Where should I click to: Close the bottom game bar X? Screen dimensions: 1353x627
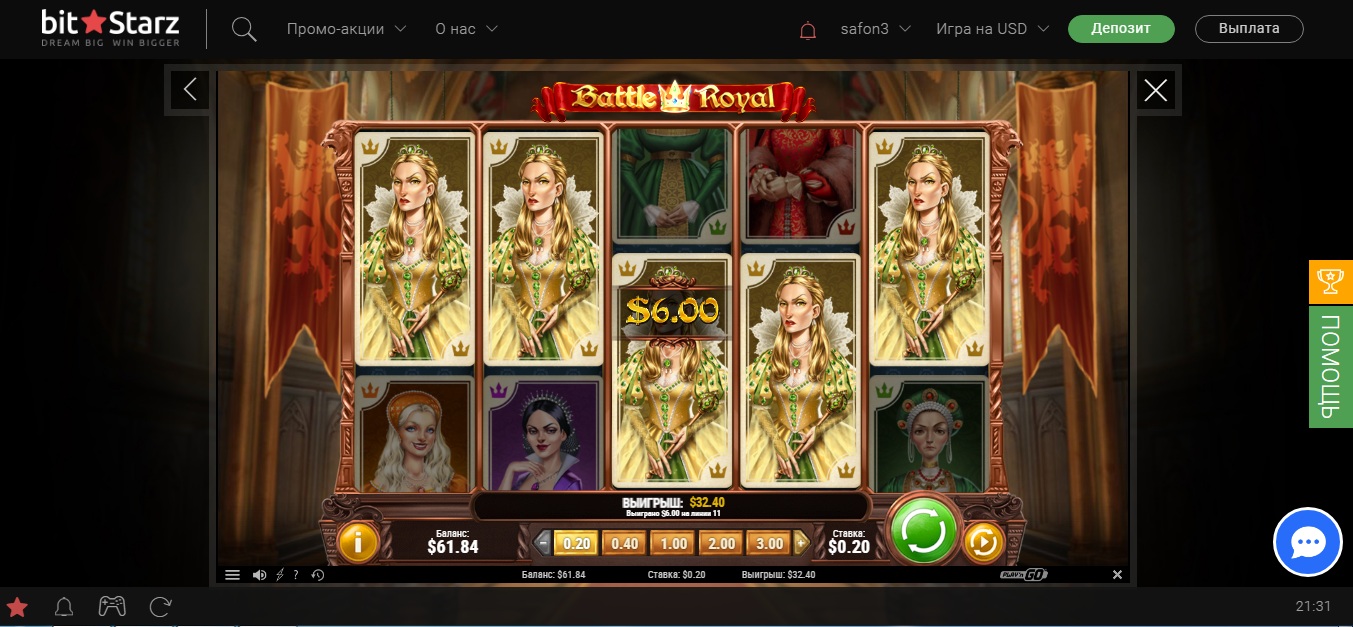pyautogui.click(x=1118, y=575)
